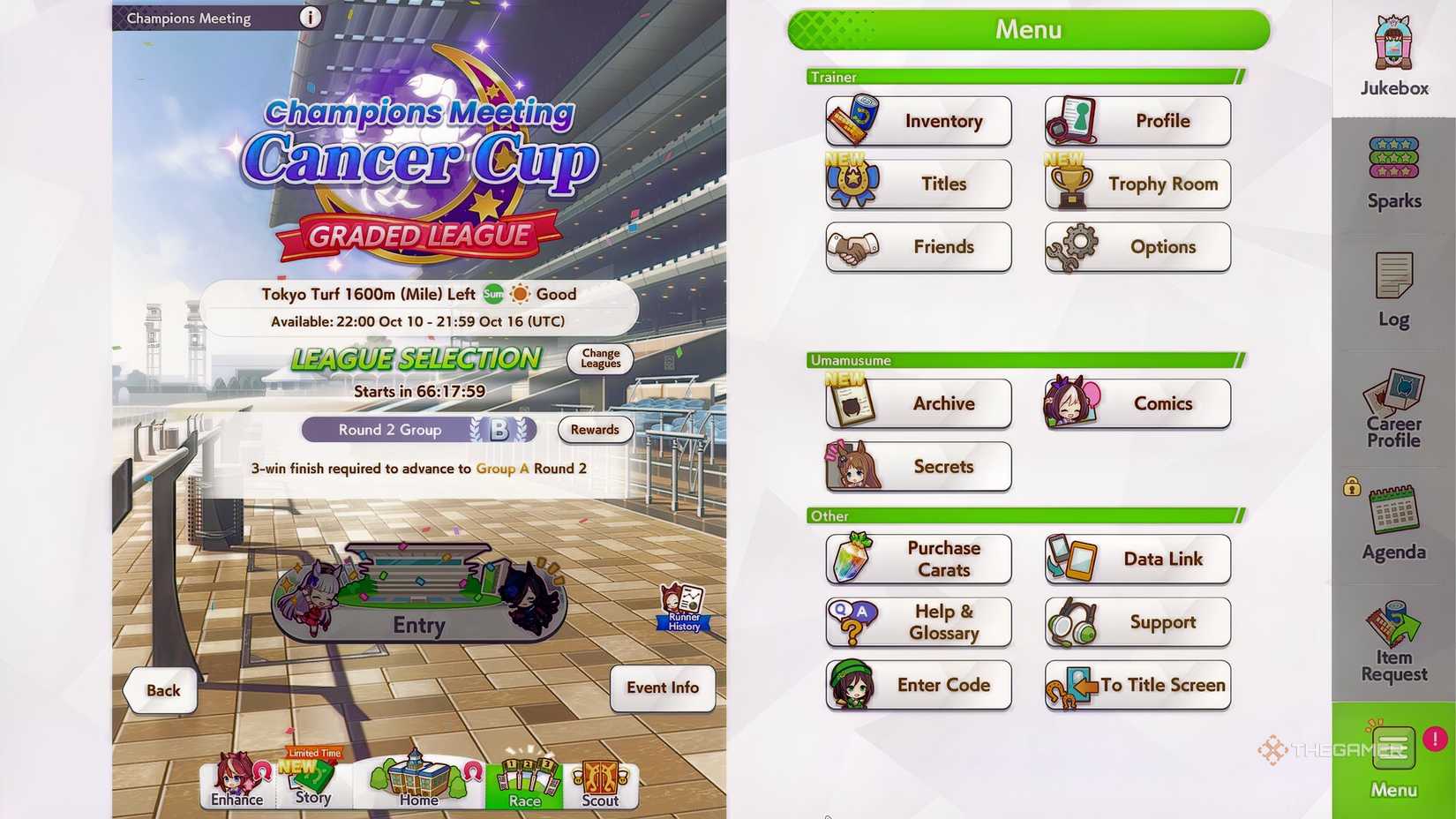
Task: Open the Trophy Room
Action: (1137, 184)
